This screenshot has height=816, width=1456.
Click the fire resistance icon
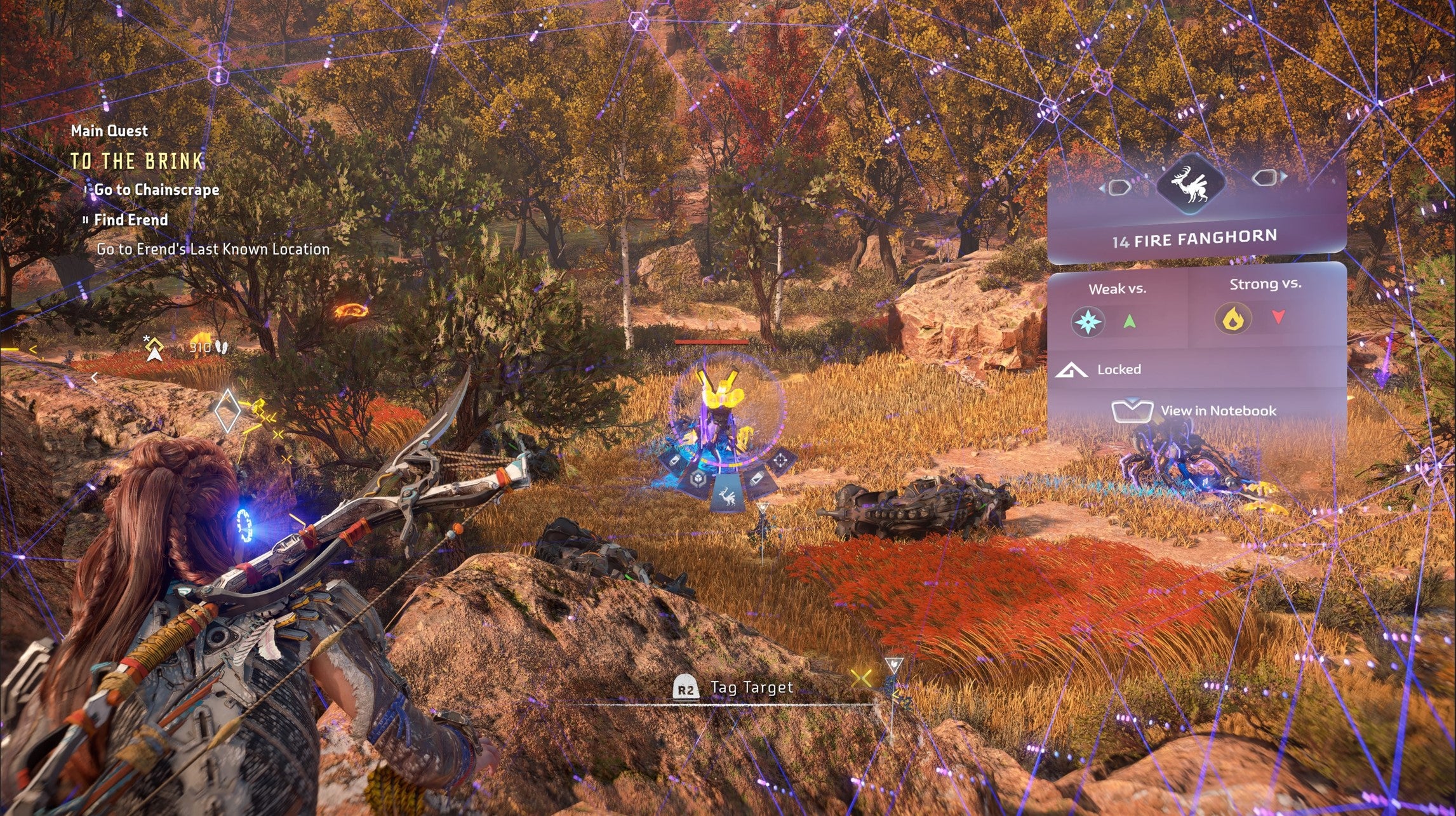[1232, 319]
